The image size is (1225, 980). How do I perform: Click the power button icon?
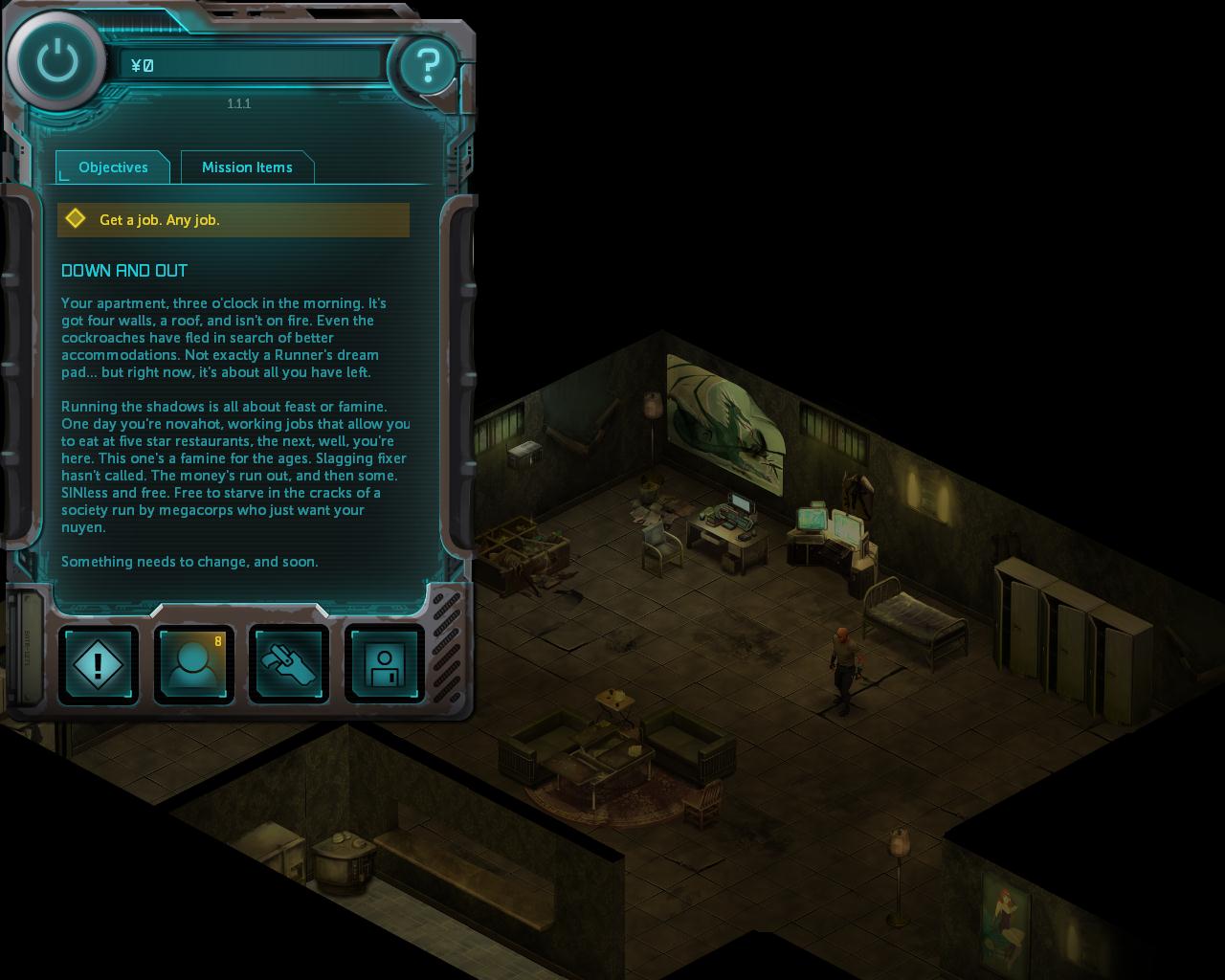(x=57, y=62)
